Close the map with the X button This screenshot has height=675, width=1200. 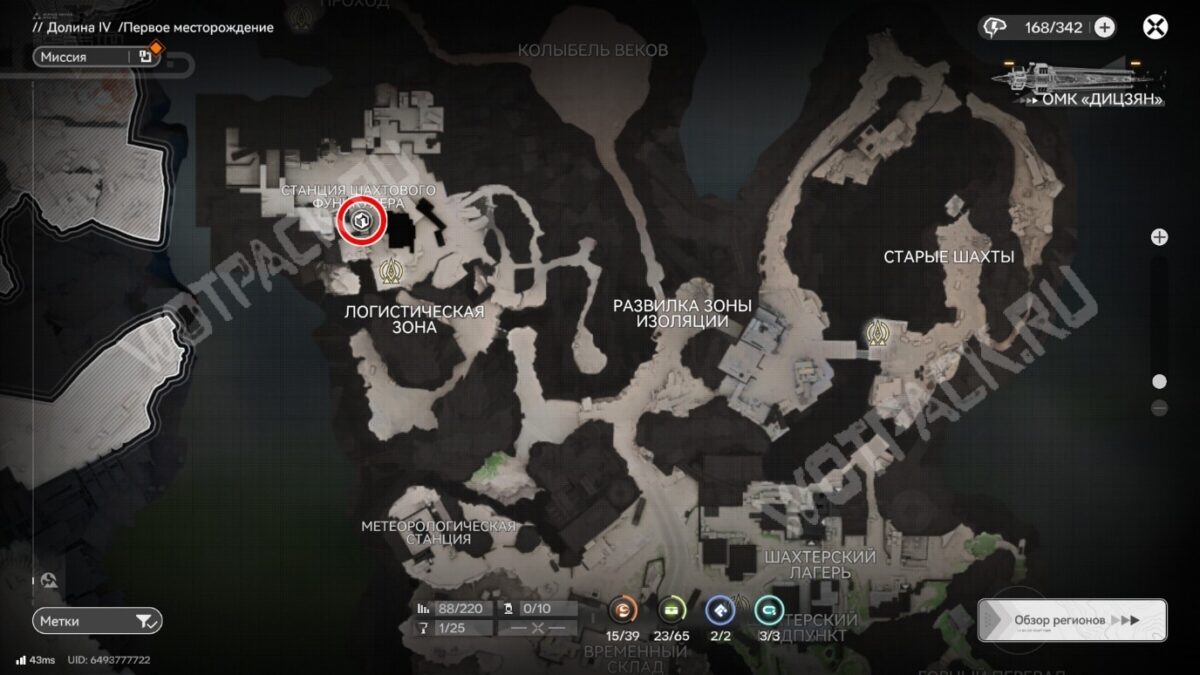click(1155, 27)
